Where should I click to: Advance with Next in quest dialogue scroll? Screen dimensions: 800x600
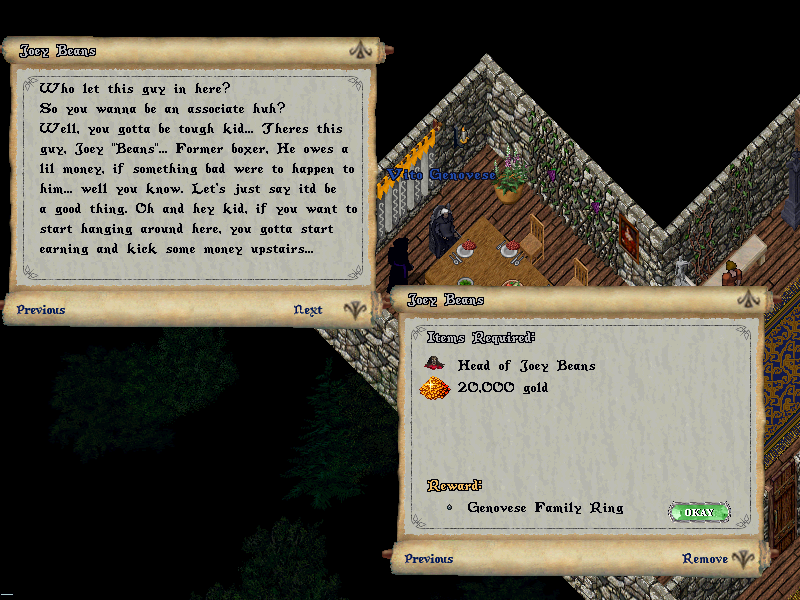308,310
